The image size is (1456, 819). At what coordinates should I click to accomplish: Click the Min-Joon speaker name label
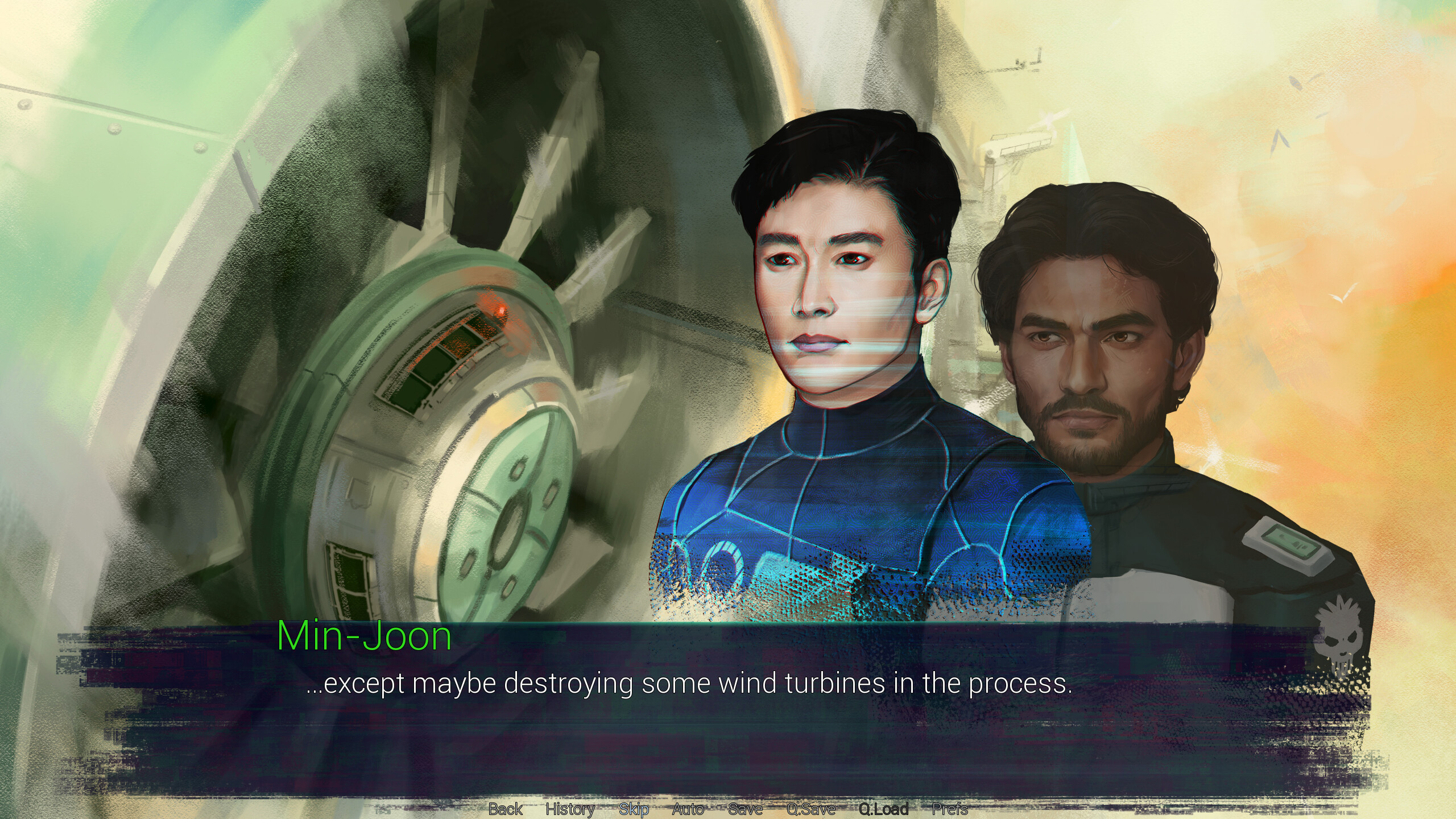coord(364,636)
